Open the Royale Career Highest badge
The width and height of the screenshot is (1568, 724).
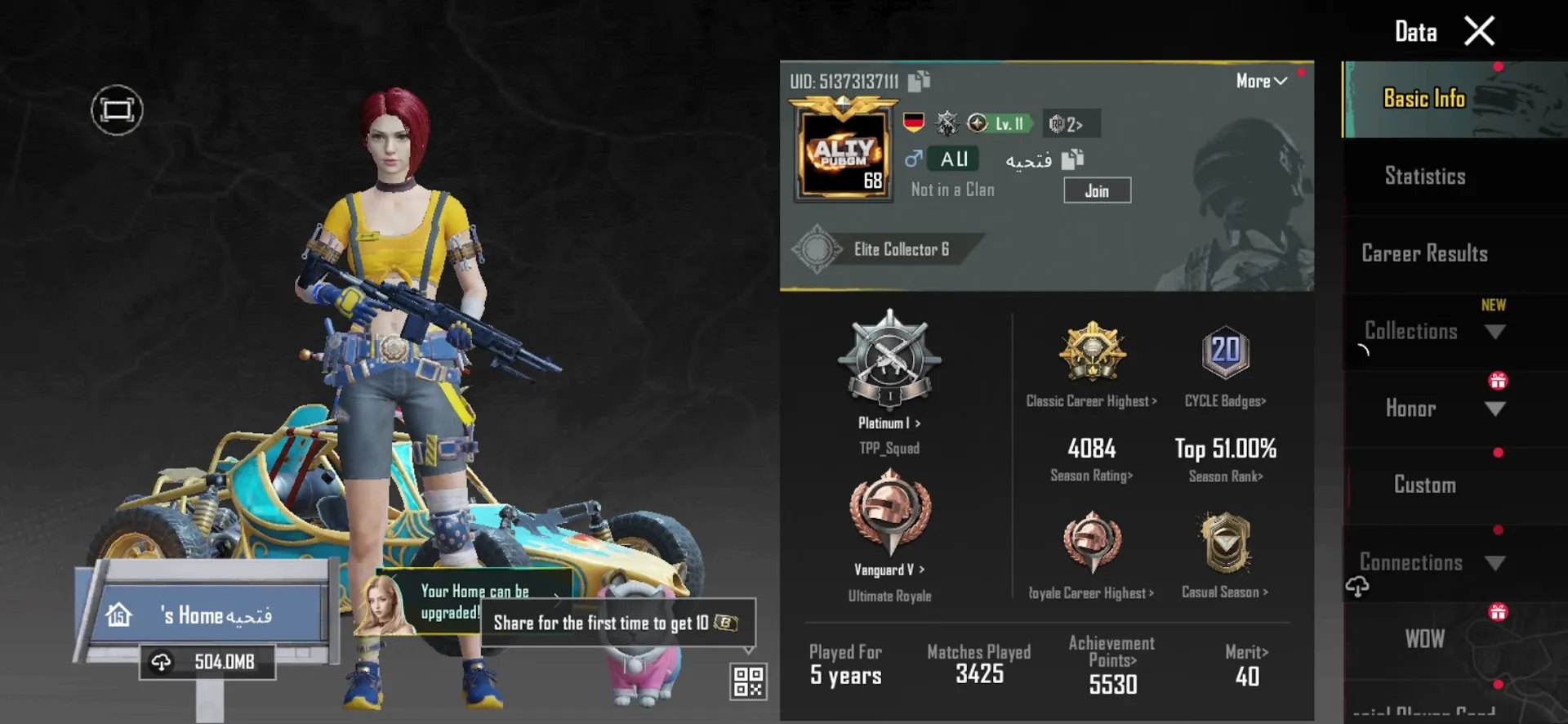pyautogui.click(x=1093, y=543)
